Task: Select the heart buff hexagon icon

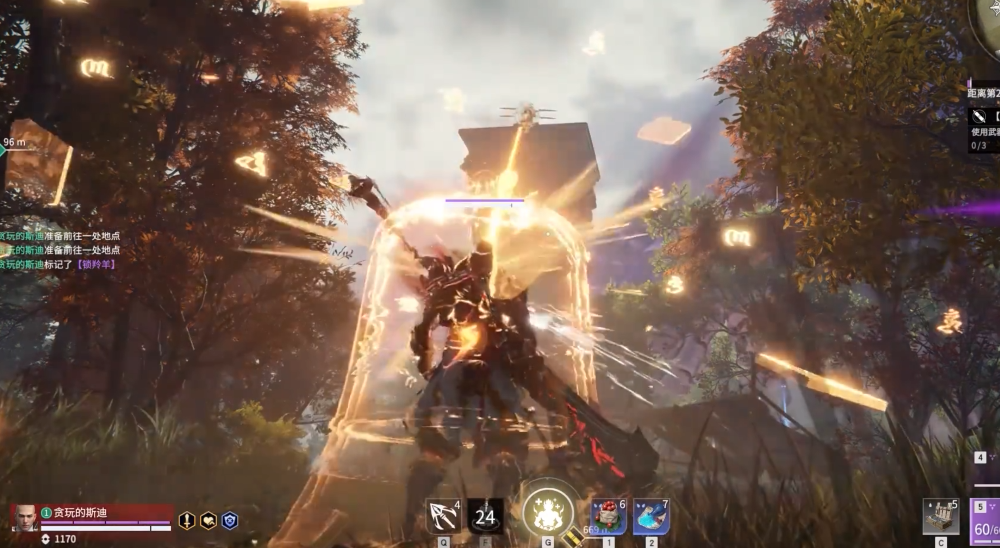Action: 208,520
